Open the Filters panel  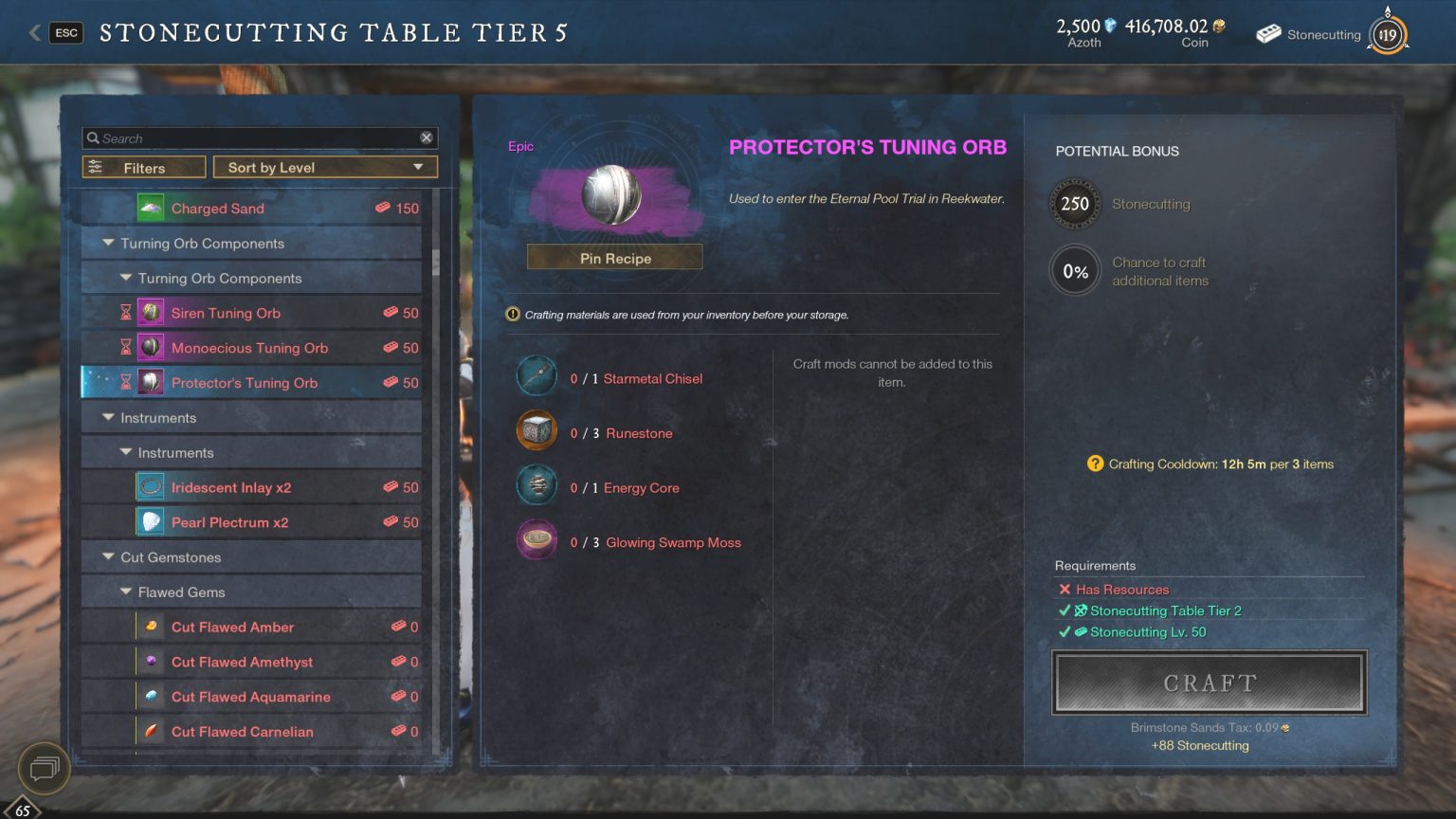pyautogui.click(x=142, y=167)
